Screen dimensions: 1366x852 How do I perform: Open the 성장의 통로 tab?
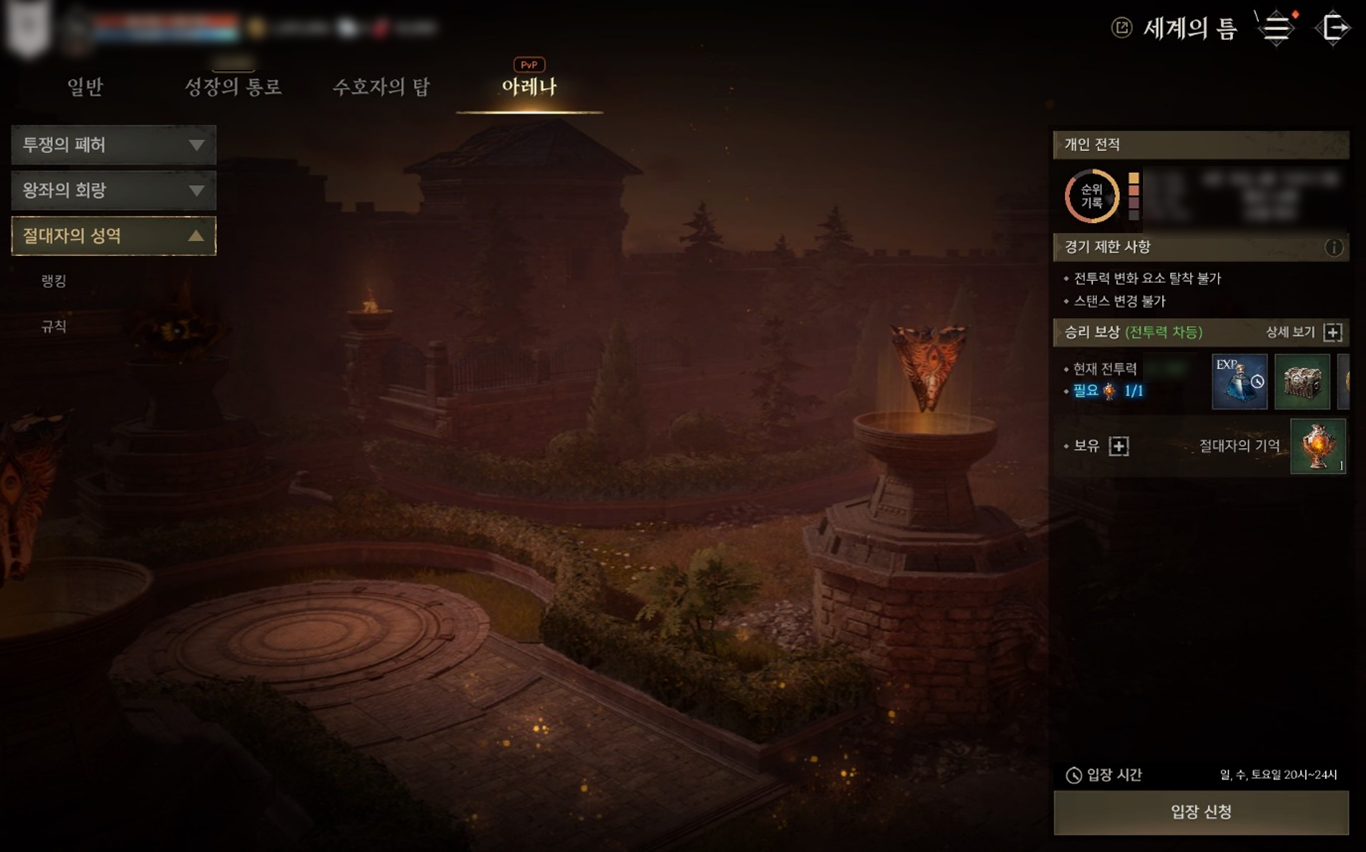point(233,88)
